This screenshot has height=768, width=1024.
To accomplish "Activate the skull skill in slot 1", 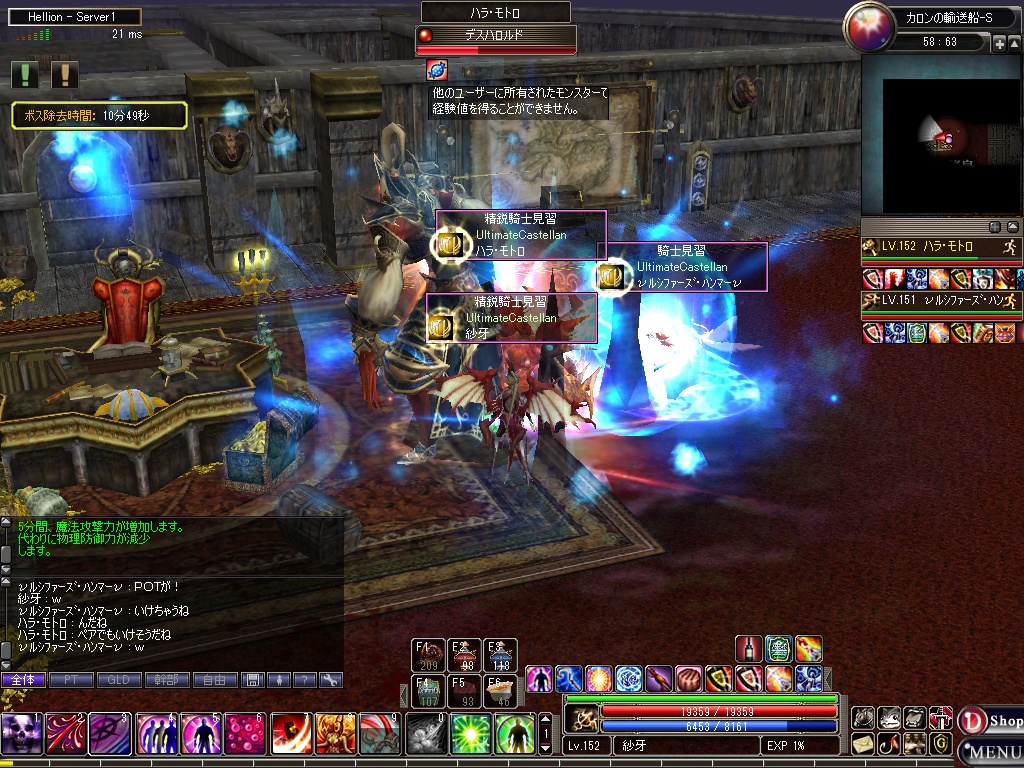I will pyautogui.click(x=21, y=734).
